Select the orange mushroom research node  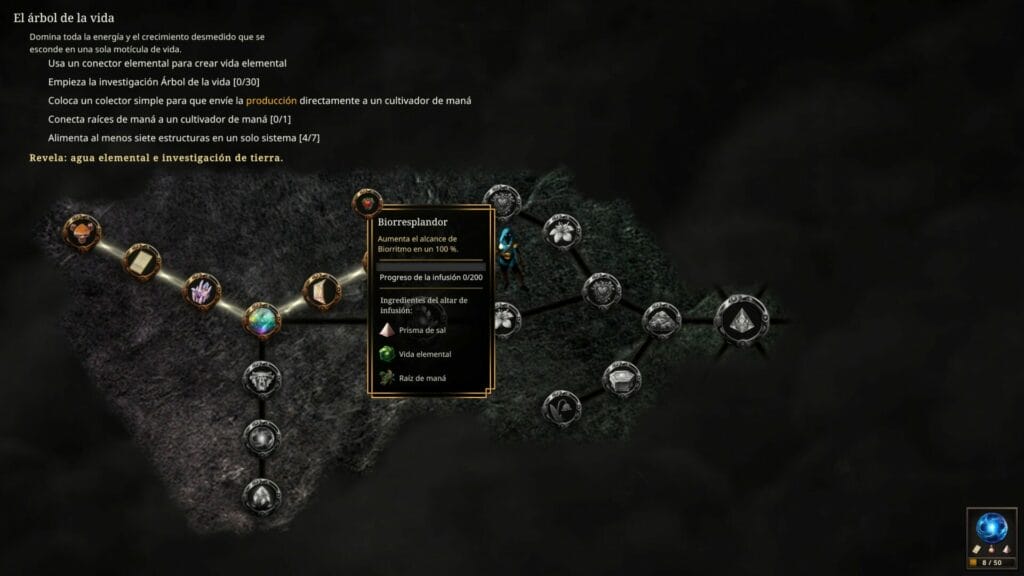81,231
